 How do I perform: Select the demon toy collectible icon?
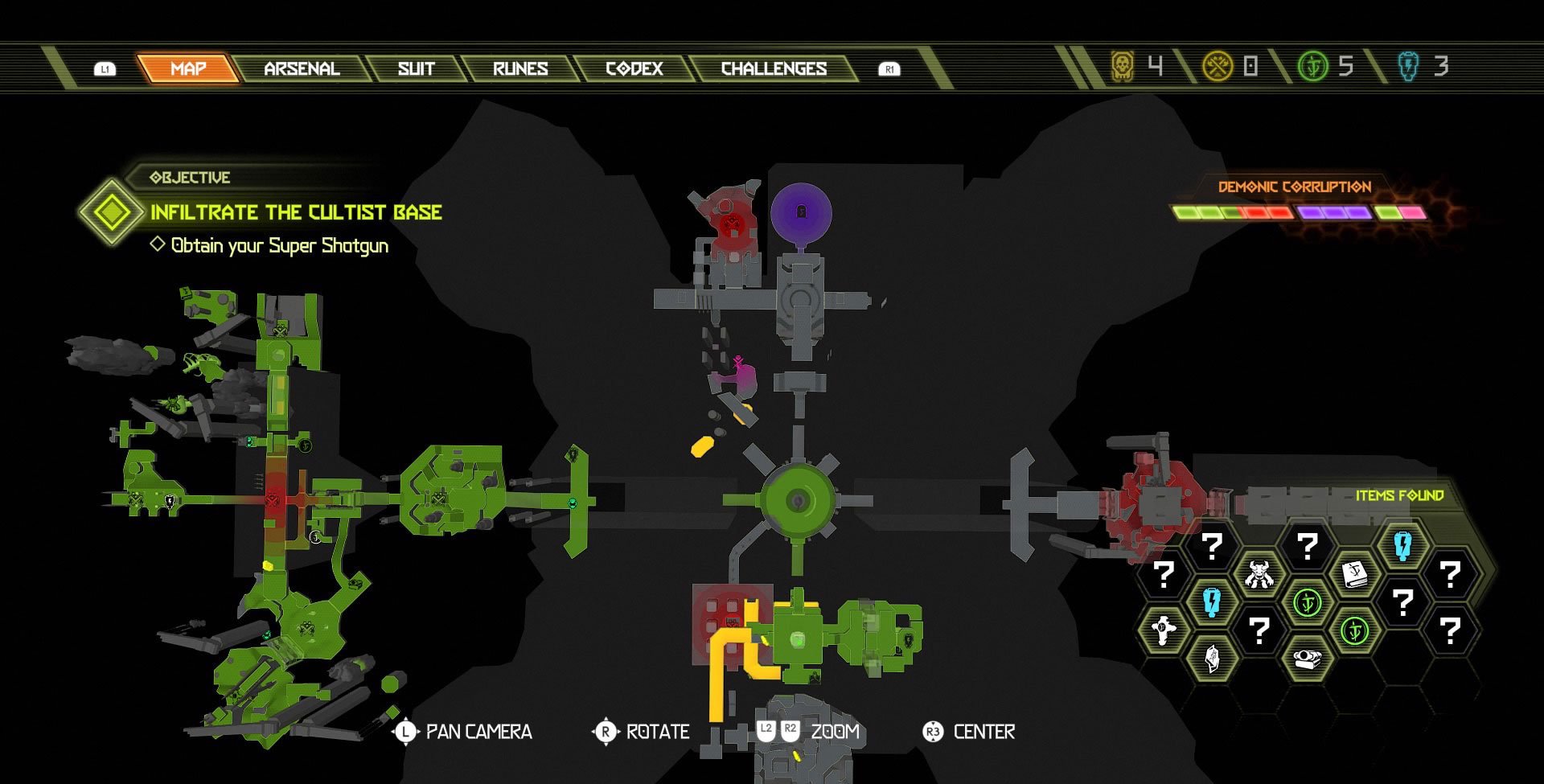1259,574
